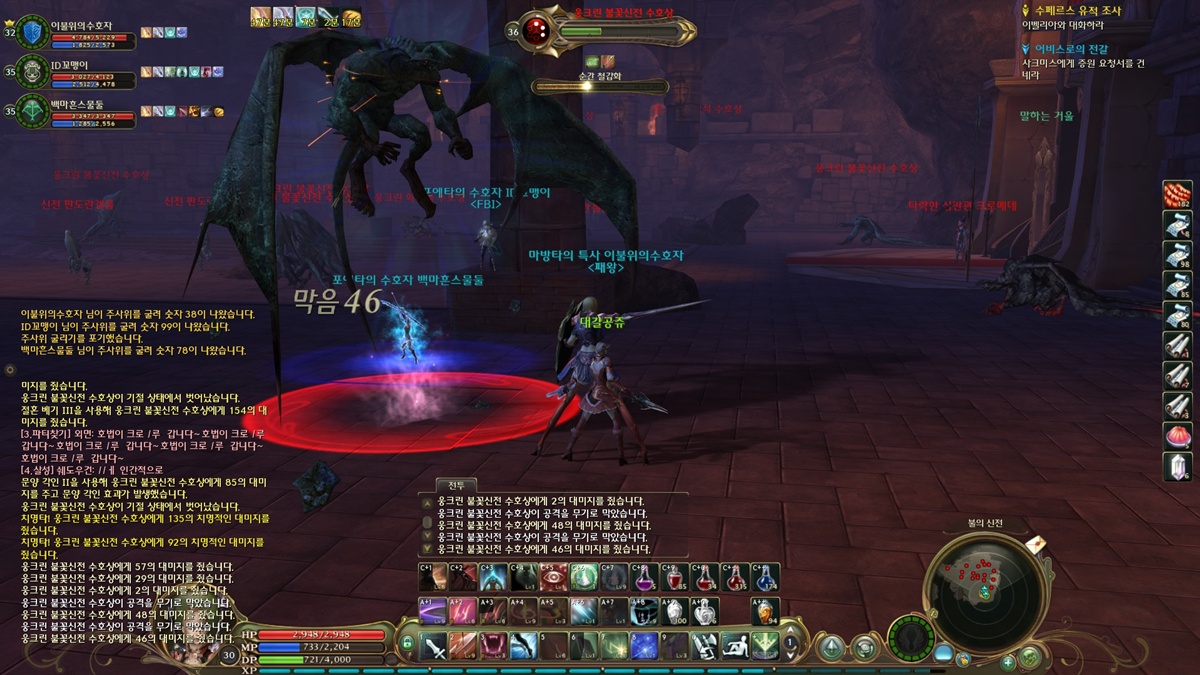Select party member ID꼬맹이's frame
The image size is (1200, 675).
34,72
